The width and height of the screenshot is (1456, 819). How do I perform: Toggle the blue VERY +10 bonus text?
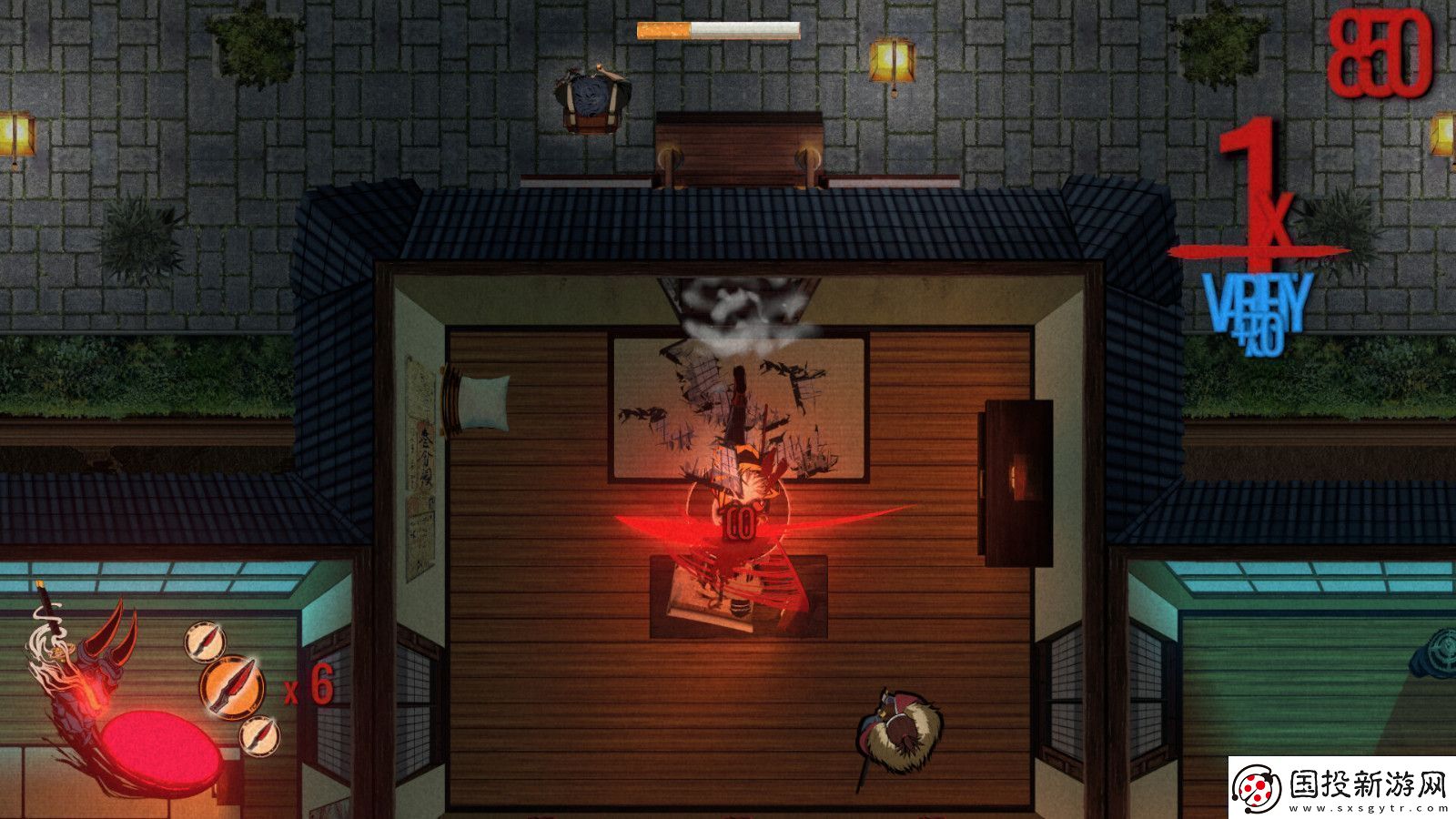tap(1256, 309)
